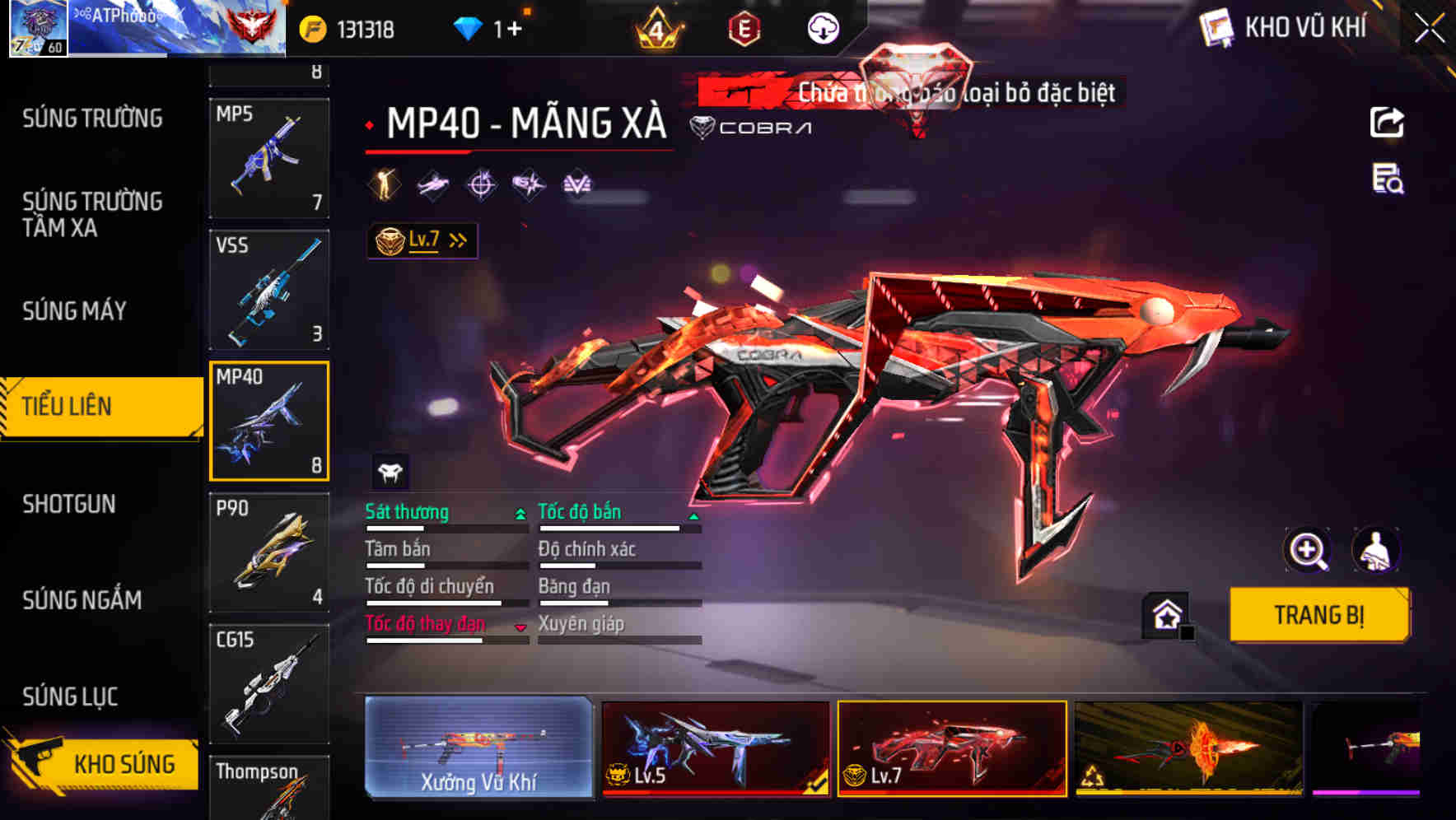The image size is (1456, 820).
Task: Expand the Sát thương stat indicator arrow
Action: [520, 512]
